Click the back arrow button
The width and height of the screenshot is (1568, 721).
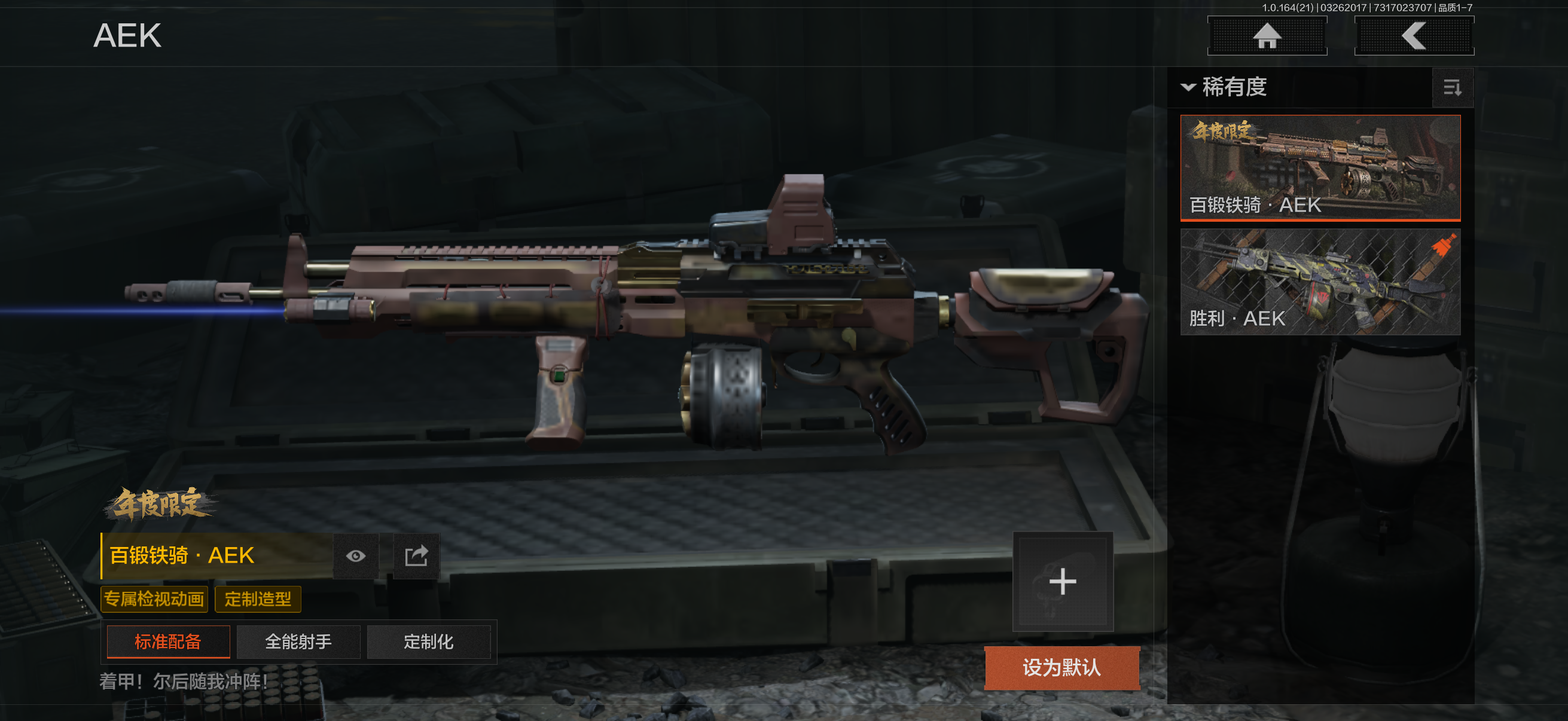[x=1413, y=36]
